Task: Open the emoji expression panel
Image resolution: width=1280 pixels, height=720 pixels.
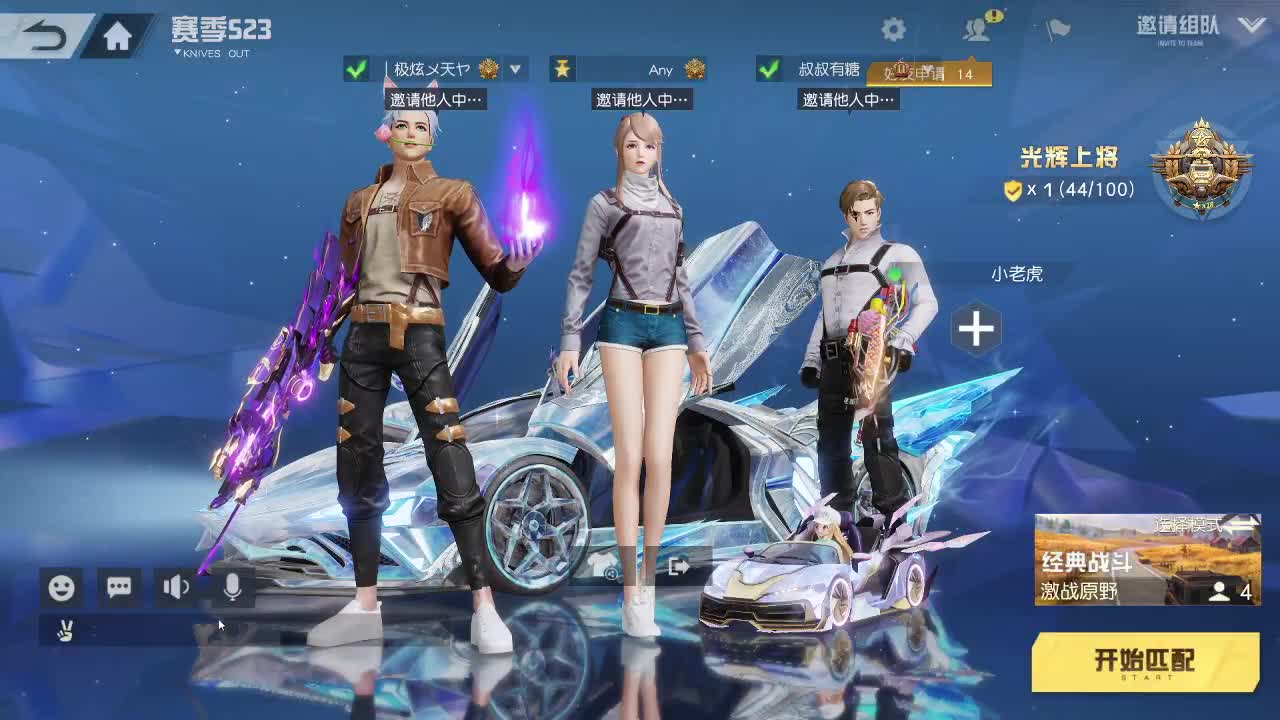Action: [61, 588]
